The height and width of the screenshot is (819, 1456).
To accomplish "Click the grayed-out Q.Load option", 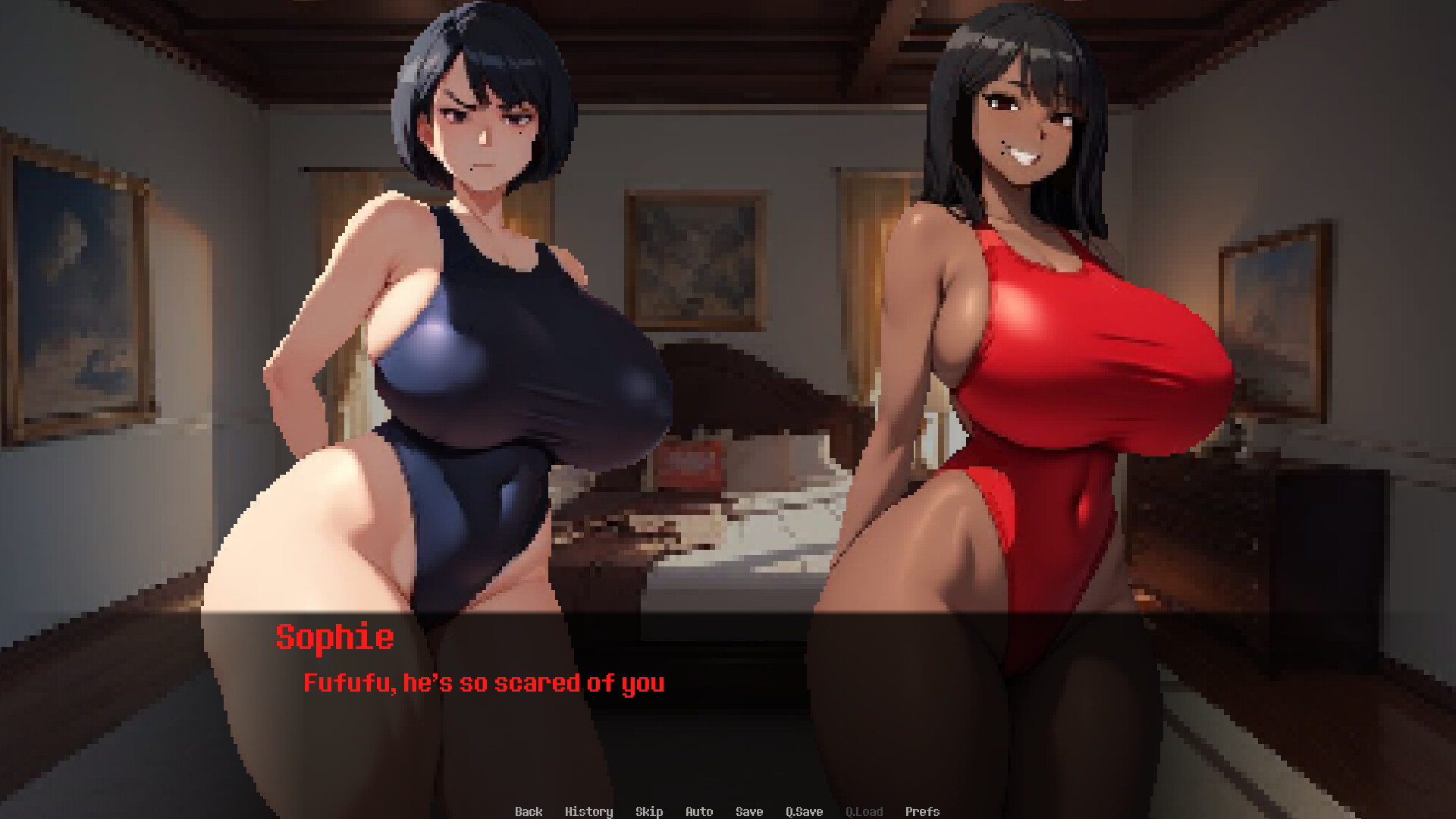I will [864, 811].
